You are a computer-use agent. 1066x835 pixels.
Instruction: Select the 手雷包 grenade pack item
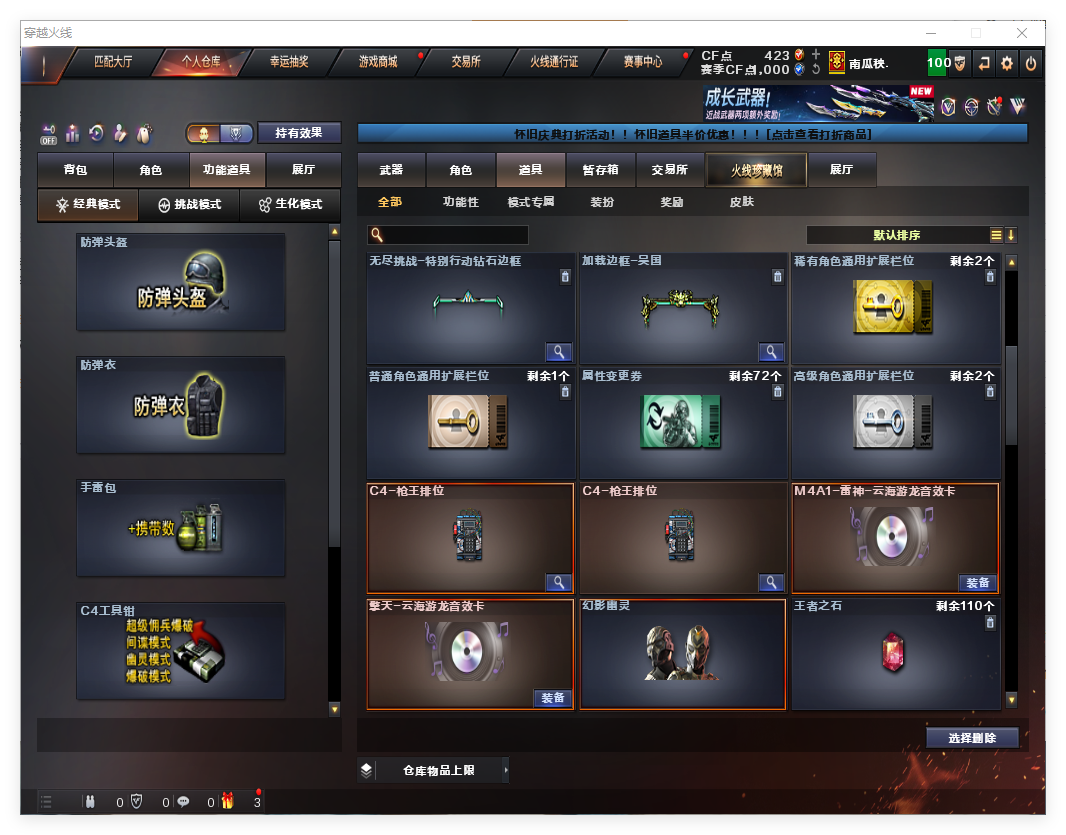coord(181,527)
